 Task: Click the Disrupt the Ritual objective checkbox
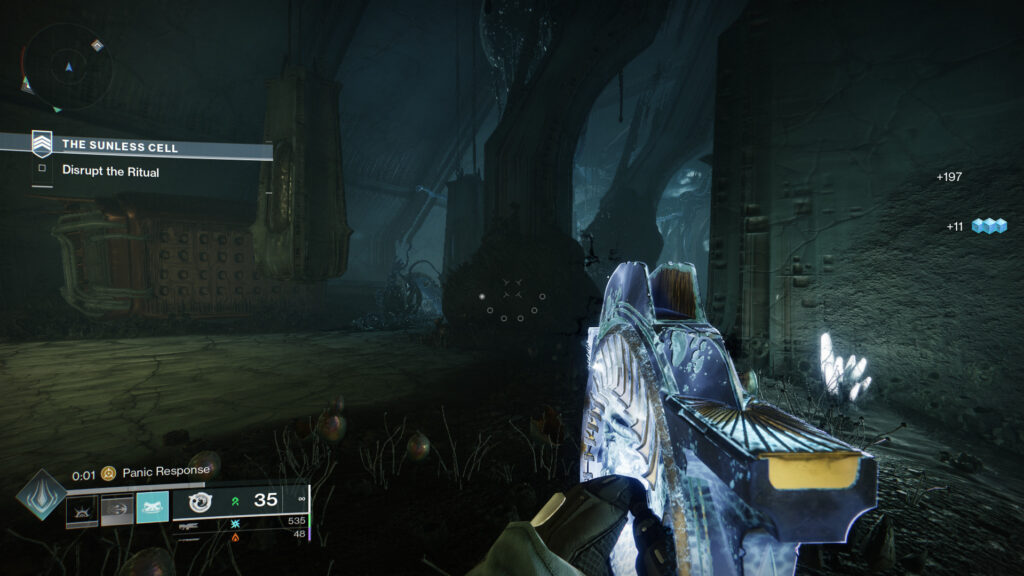pos(42,170)
